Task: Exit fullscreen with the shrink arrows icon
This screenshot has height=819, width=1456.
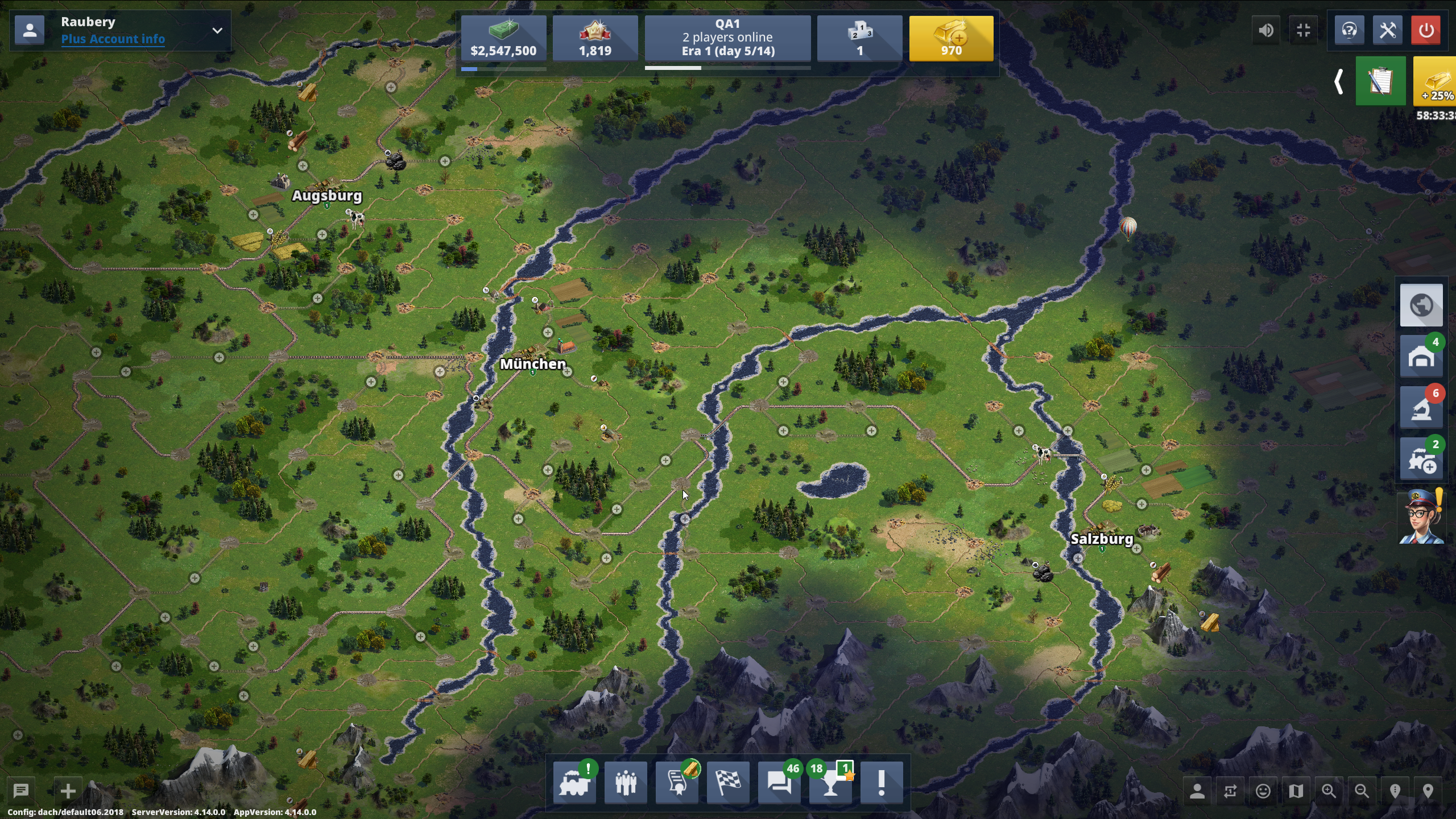Action: click(x=1304, y=31)
